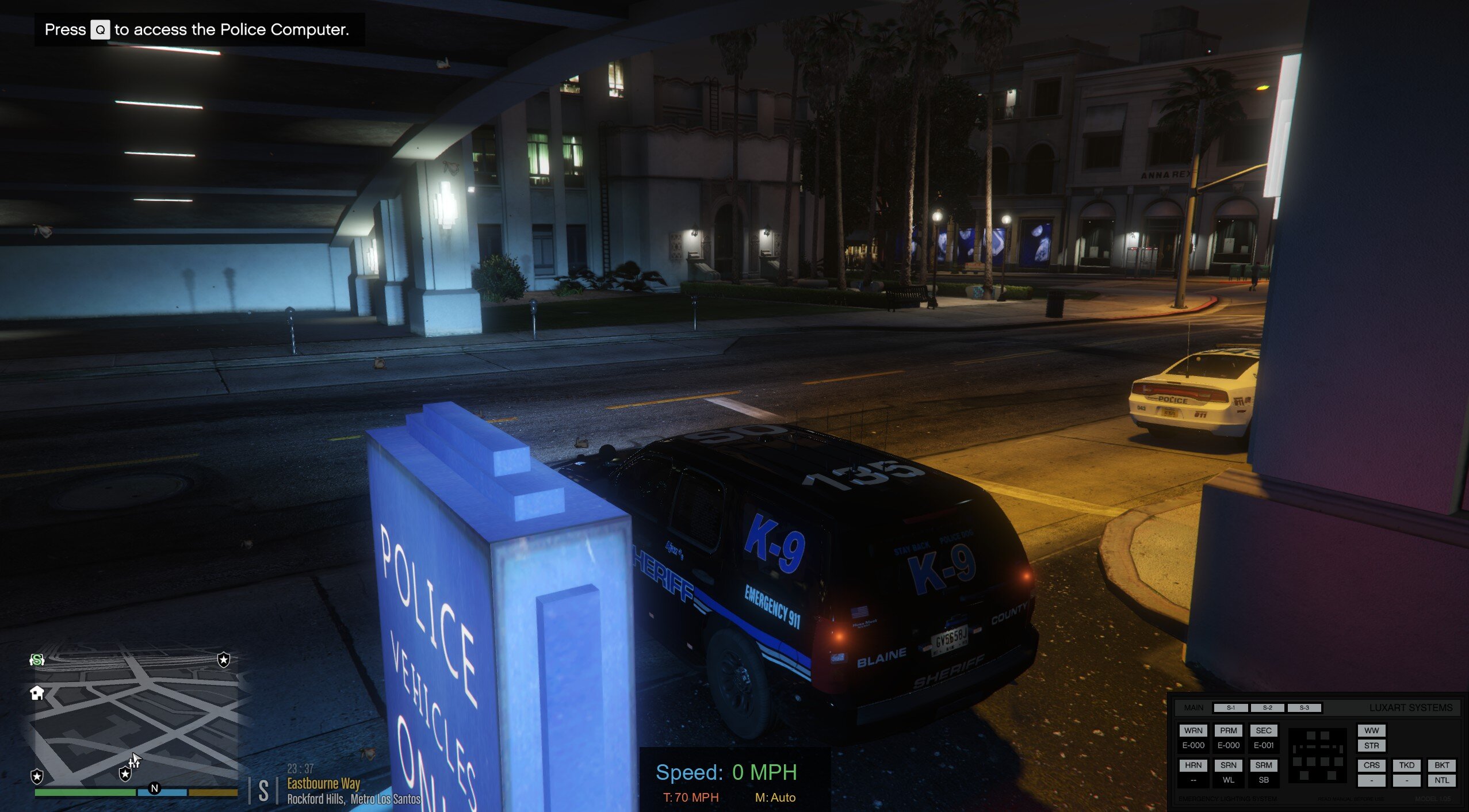The width and height of the screenshot is (1469, 812).
Task: Click the top-right police station shield marker
Action: (224, 660)
